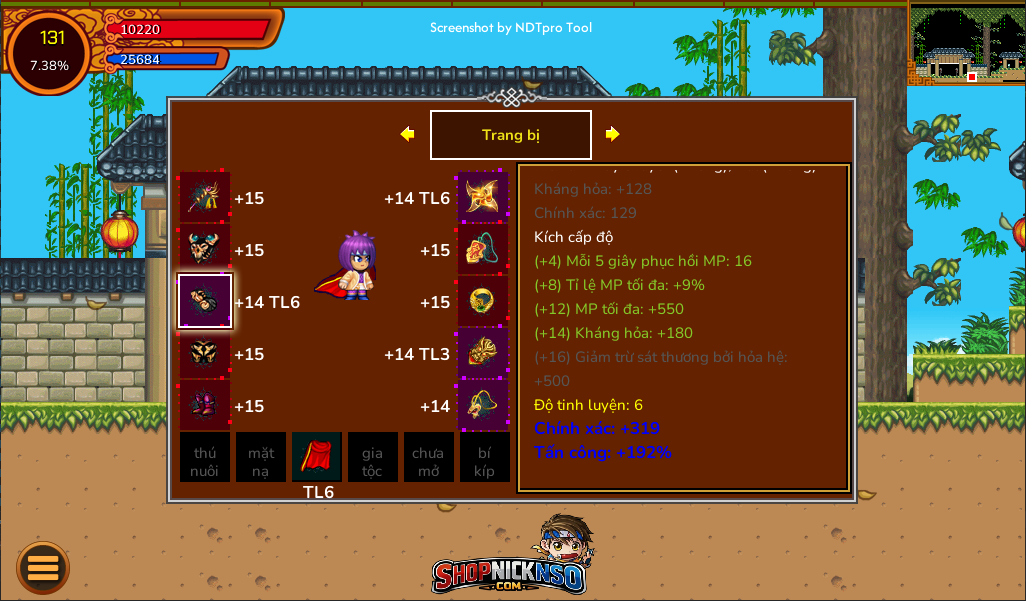Select the red cape TL6 slot
The width and height of the screenshot is (1026, 601).
pos(317,457)
